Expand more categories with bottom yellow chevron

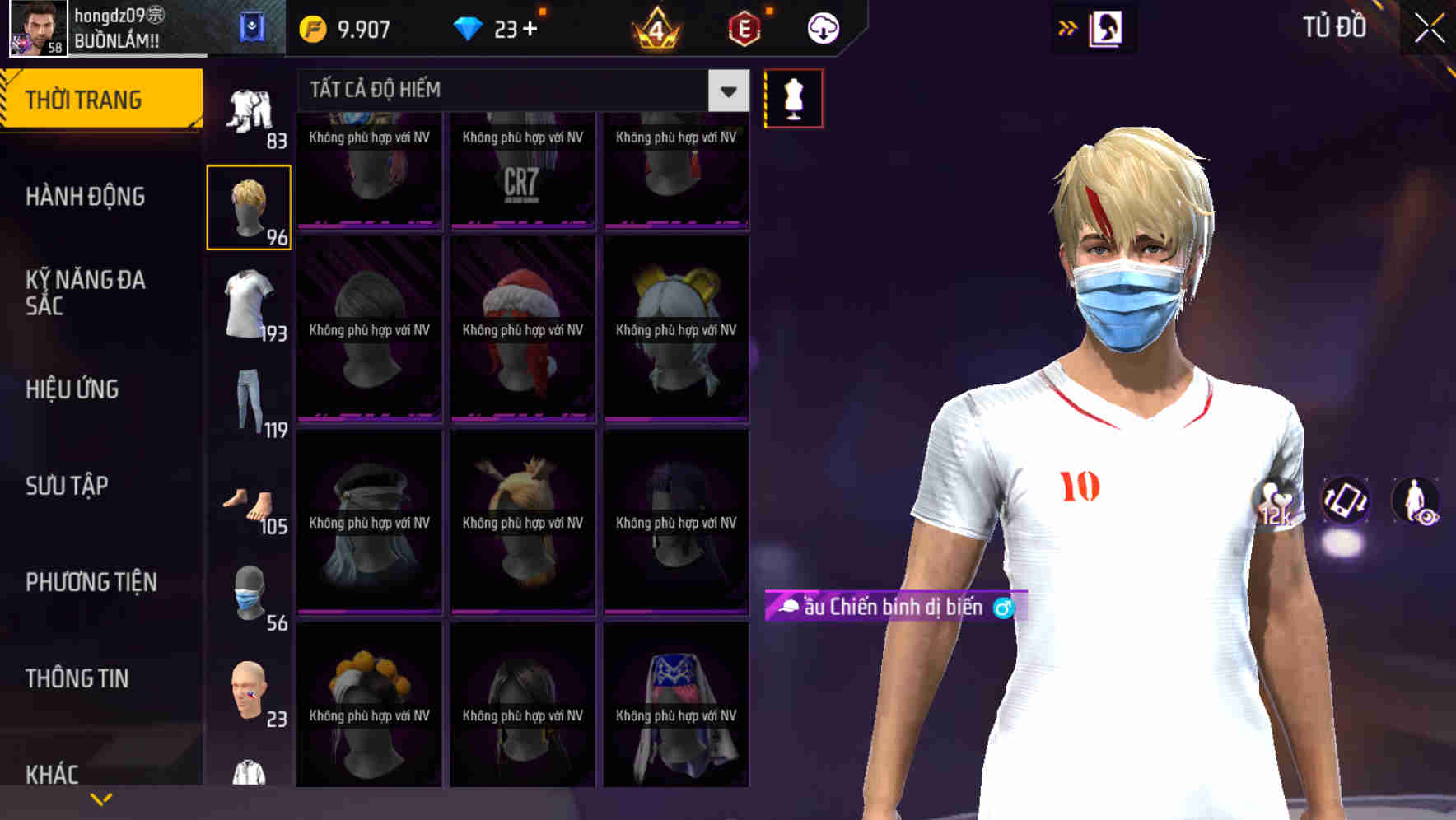(101, 797)
